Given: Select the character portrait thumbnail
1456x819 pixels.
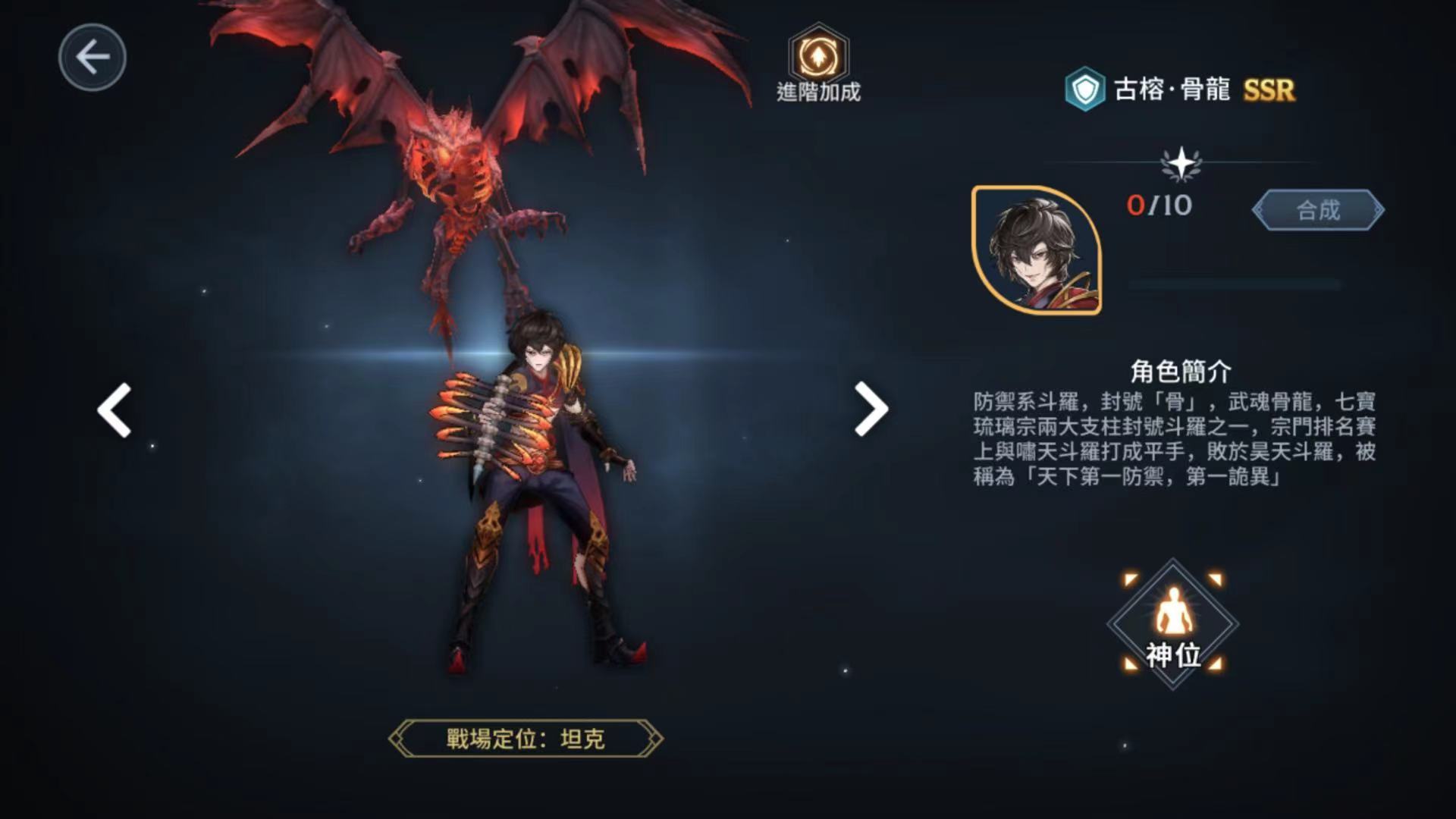Looking at the screenshot, I should [x=1037, y=250].
